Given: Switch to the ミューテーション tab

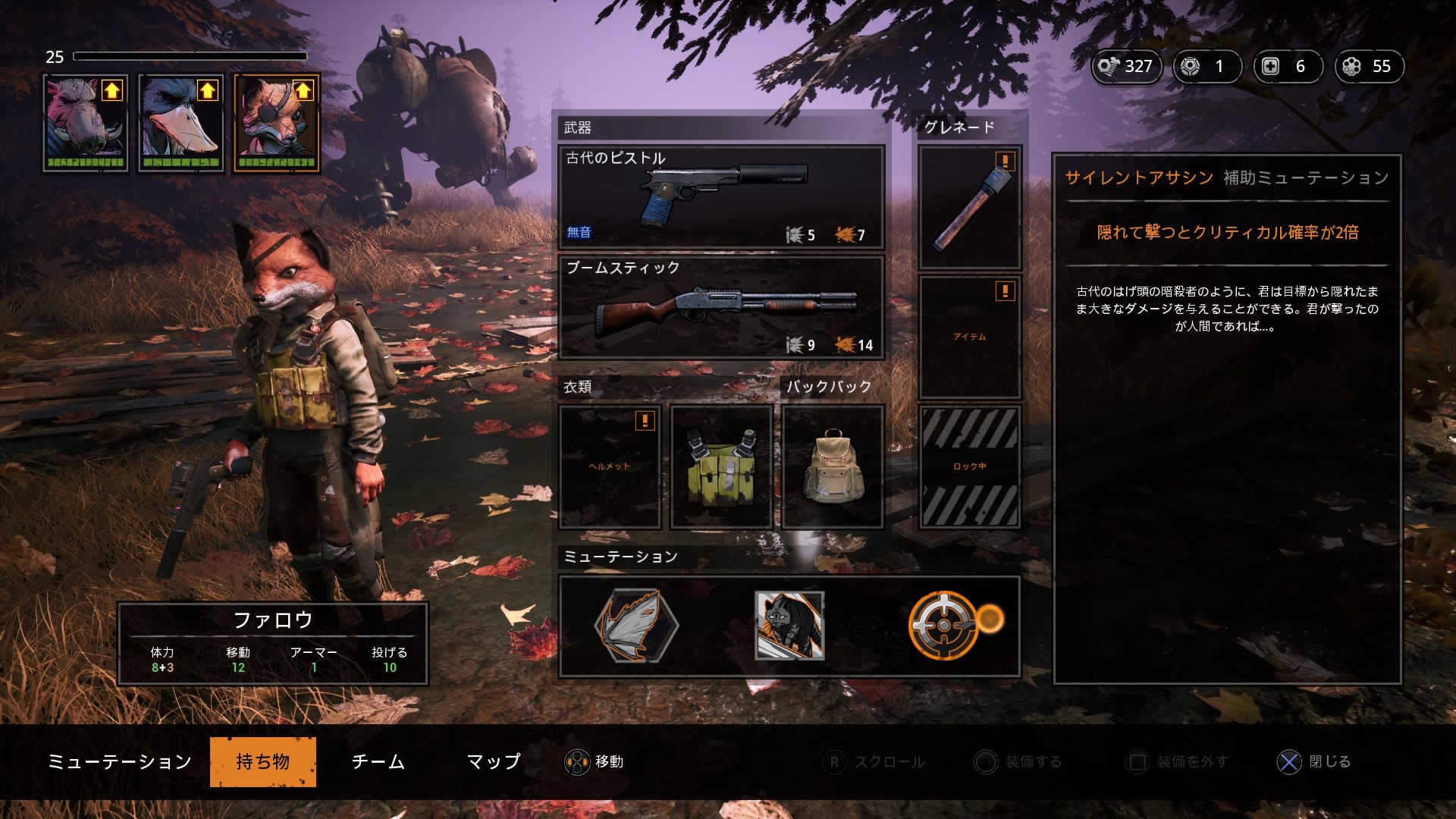Looking at the screenshot, I should coord(120,761).
